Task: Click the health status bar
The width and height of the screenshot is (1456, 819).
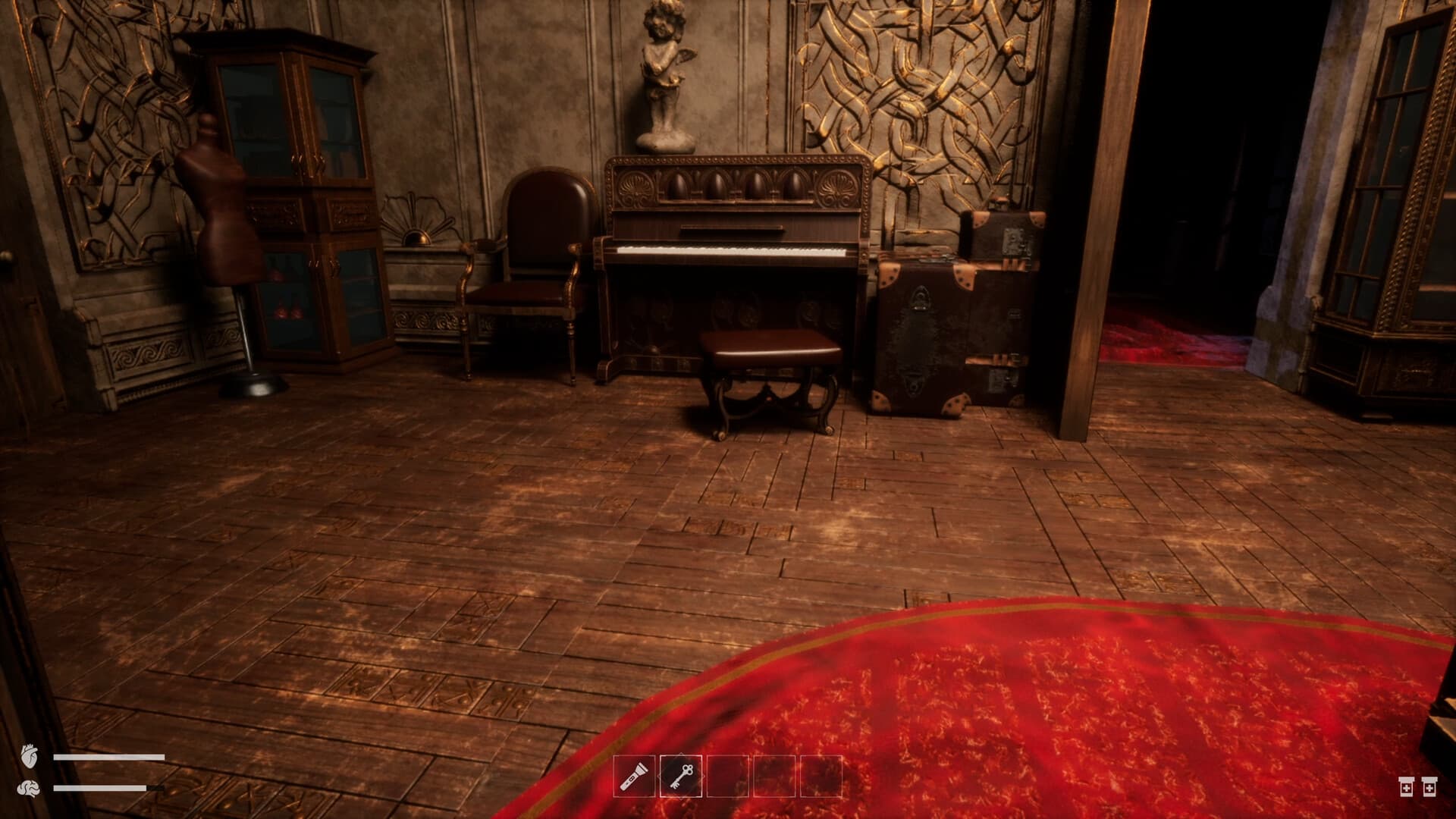Action: (x=110, y=755)
